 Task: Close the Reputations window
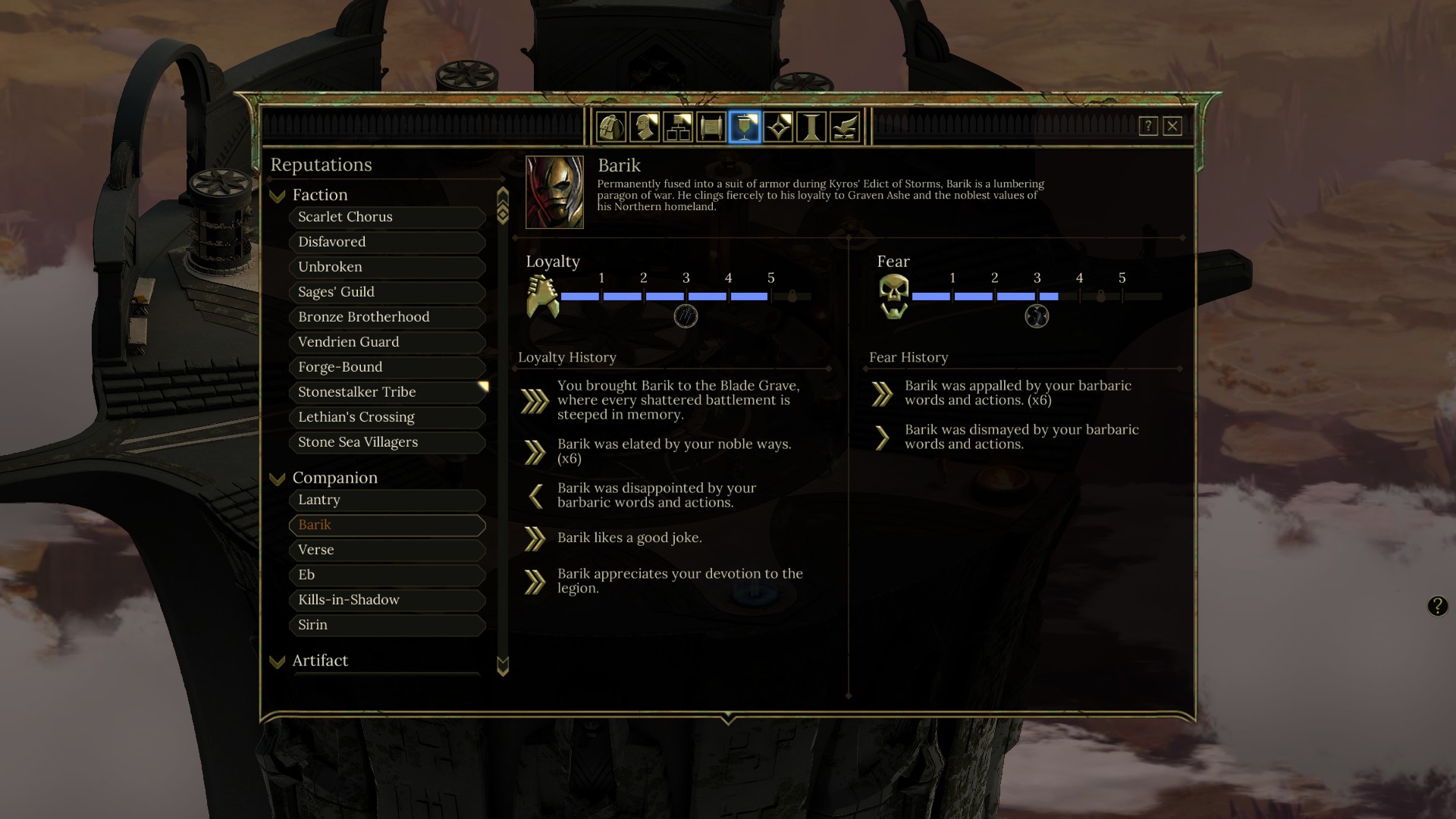1172,126
